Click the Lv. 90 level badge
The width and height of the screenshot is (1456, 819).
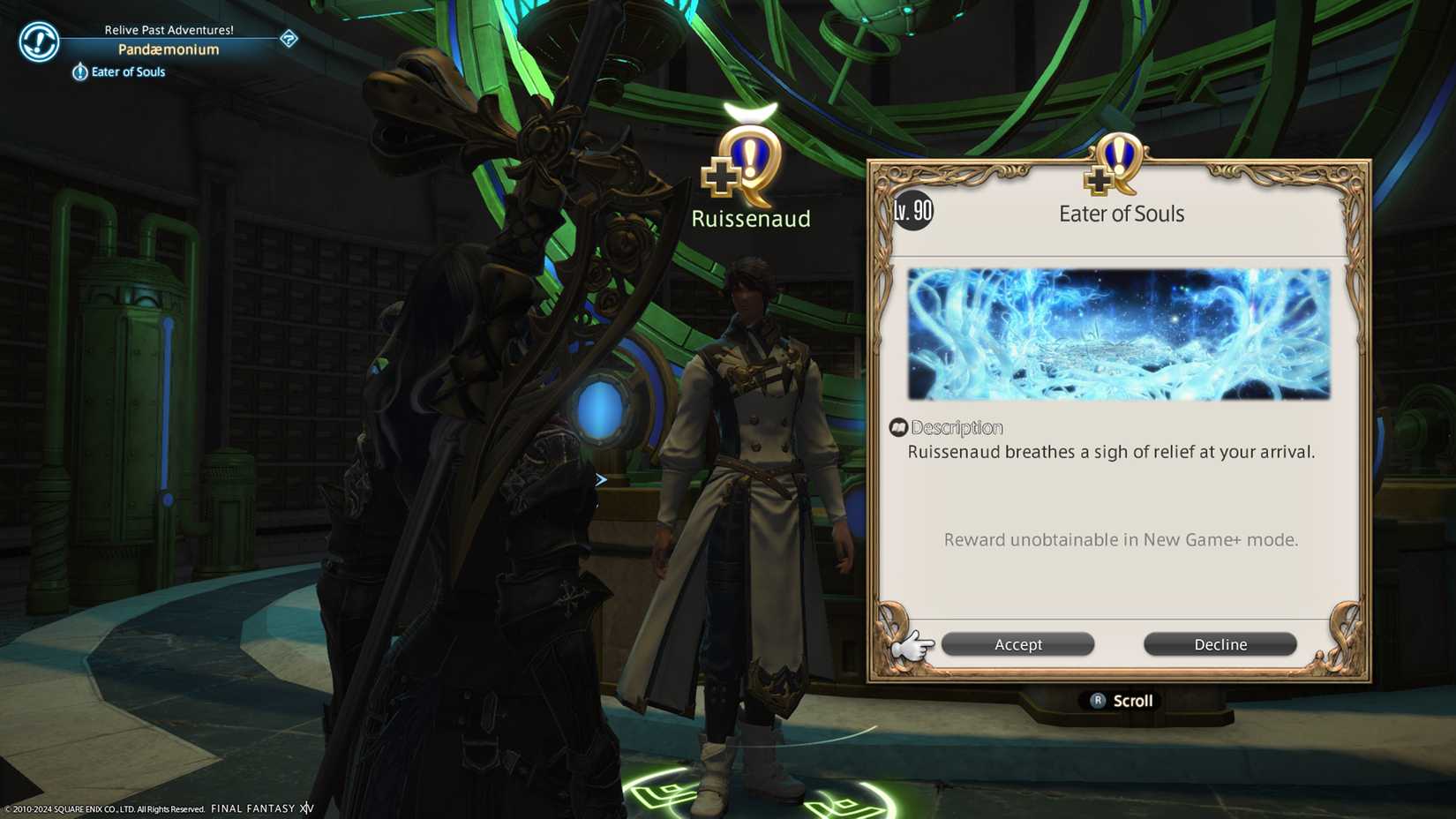pyautogui.click(x=913, y=212)
